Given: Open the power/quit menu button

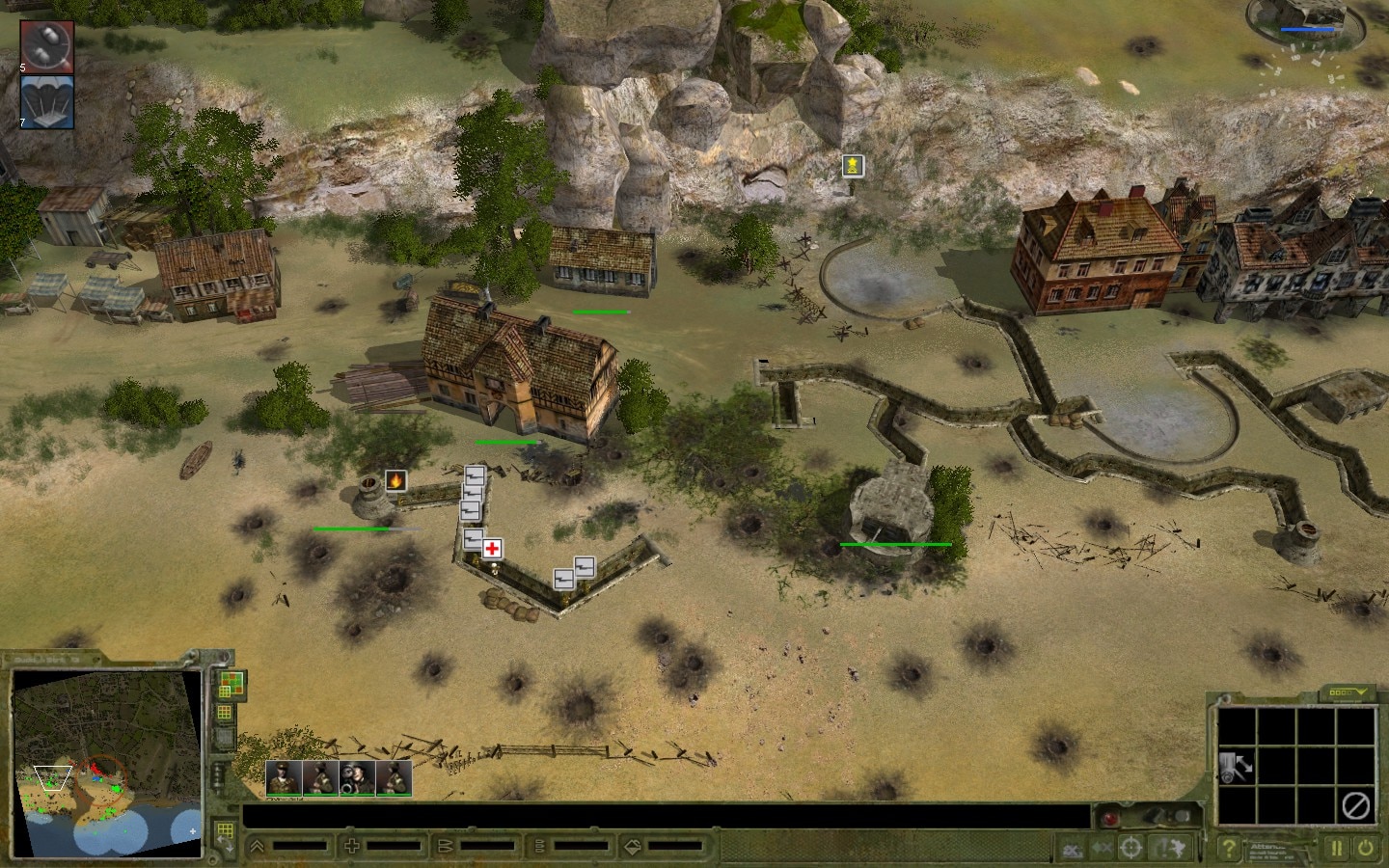Looking at the screenshot, I should coord(1366,849).
